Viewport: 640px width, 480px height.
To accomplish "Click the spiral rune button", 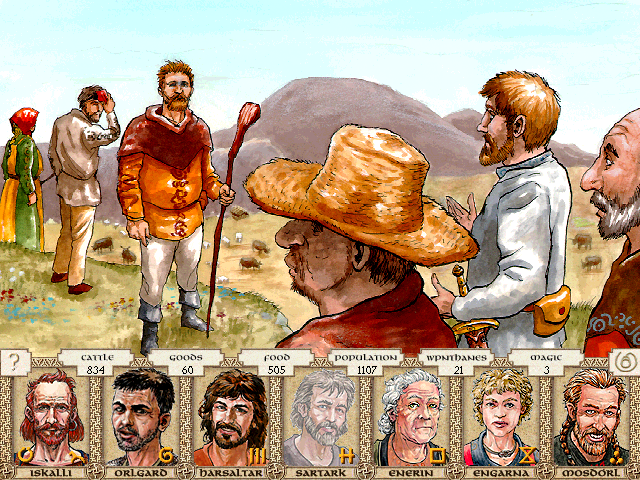I will click(624, 362).
